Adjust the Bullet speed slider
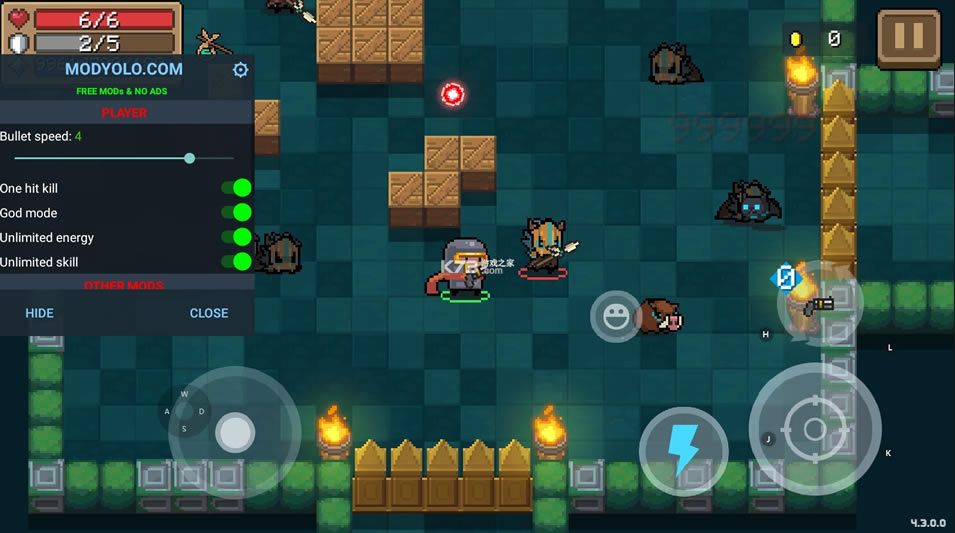The image size is (955, 533). click(190, 158)
